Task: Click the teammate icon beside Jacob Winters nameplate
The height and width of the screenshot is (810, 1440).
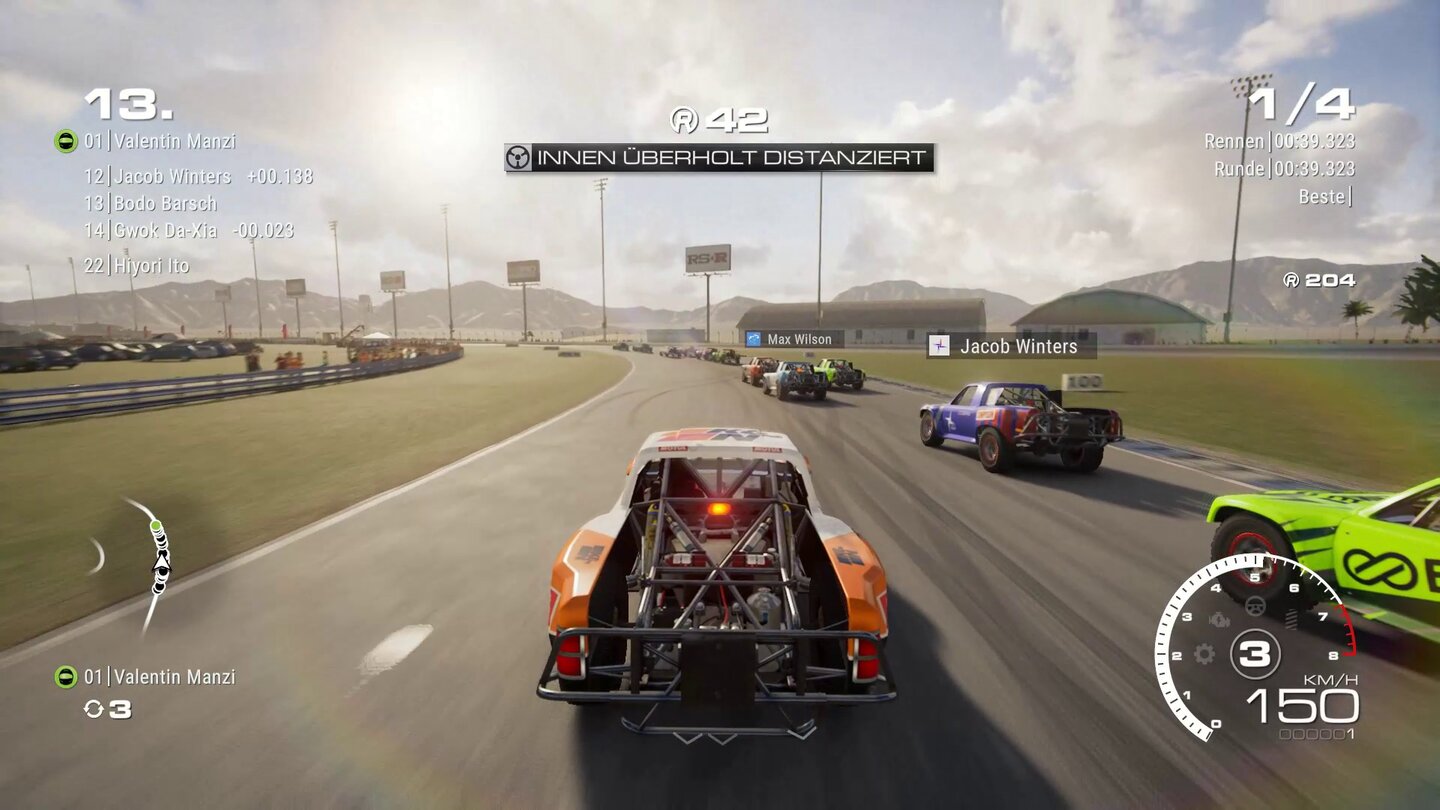Action: point(940,347)
